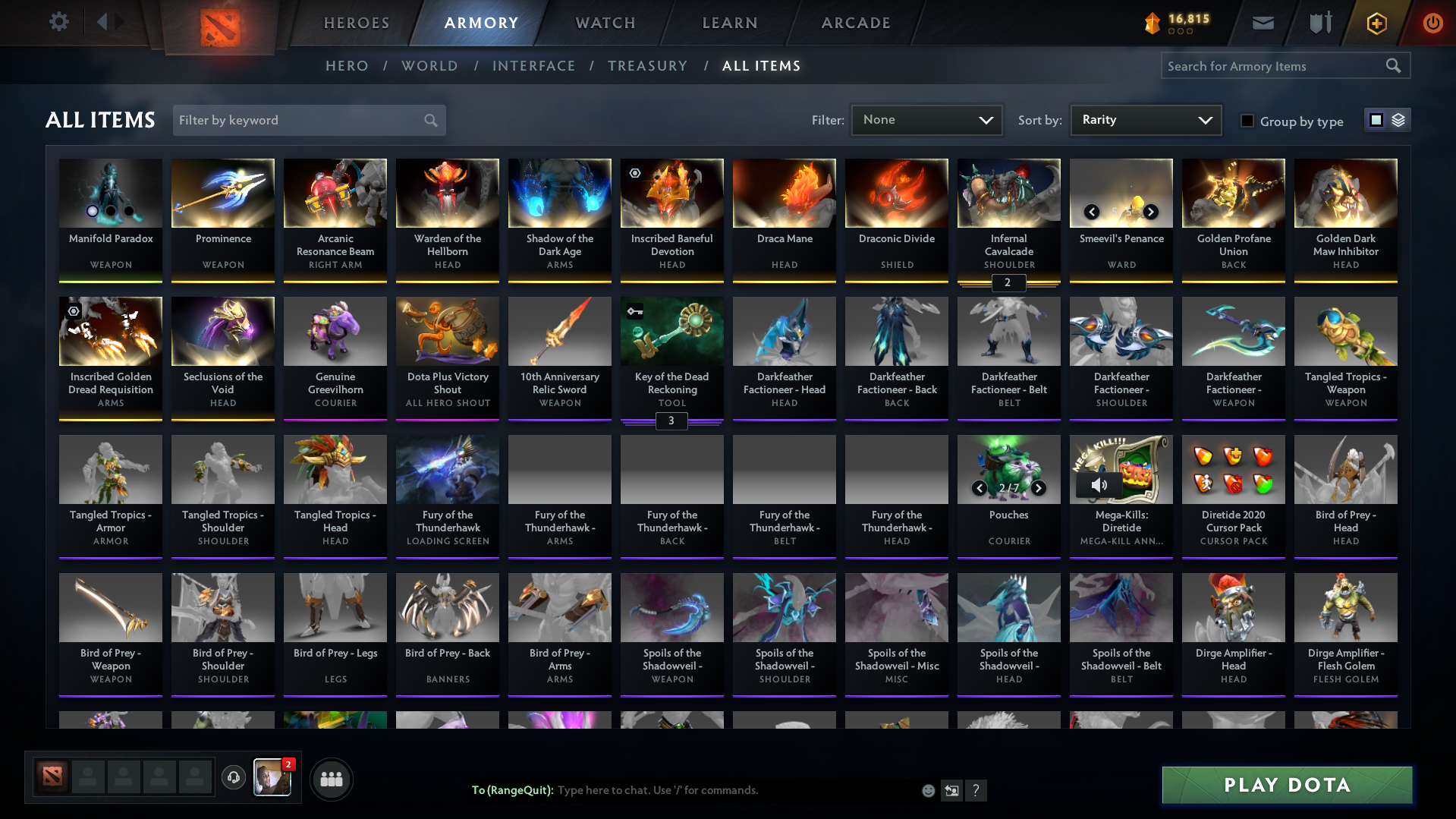1456x819 pixels.
Task: Click the PLAY DOTA button
Action: point(1286,785)
